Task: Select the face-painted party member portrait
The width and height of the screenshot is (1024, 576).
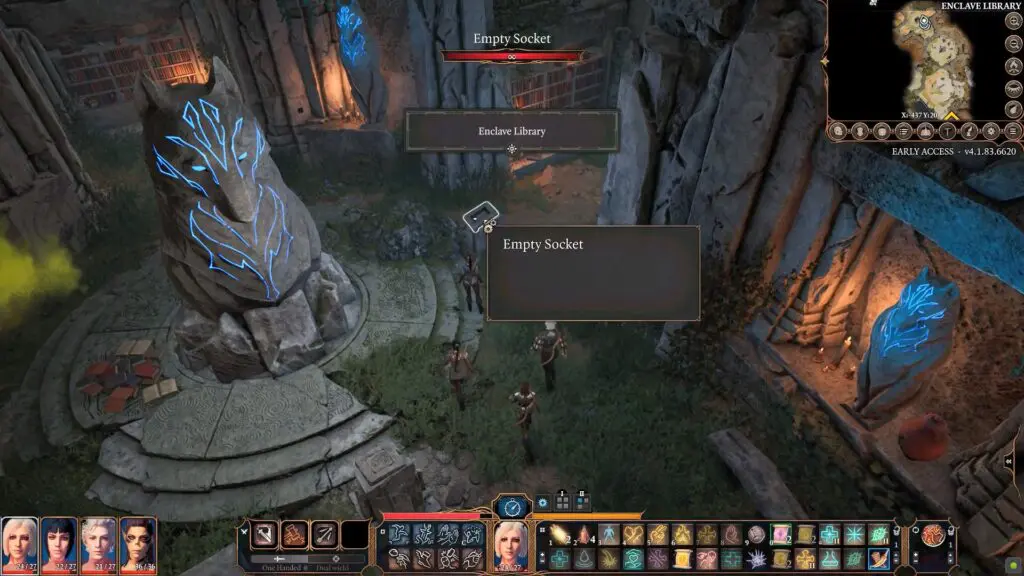Action: 138,541
